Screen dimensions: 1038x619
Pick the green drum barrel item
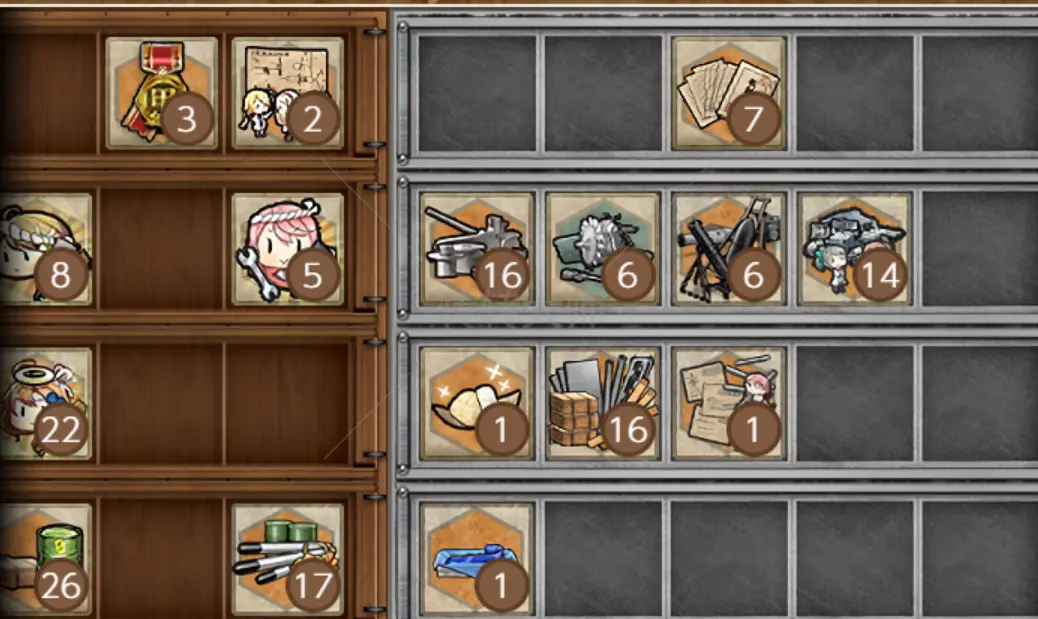pos(46,558)
